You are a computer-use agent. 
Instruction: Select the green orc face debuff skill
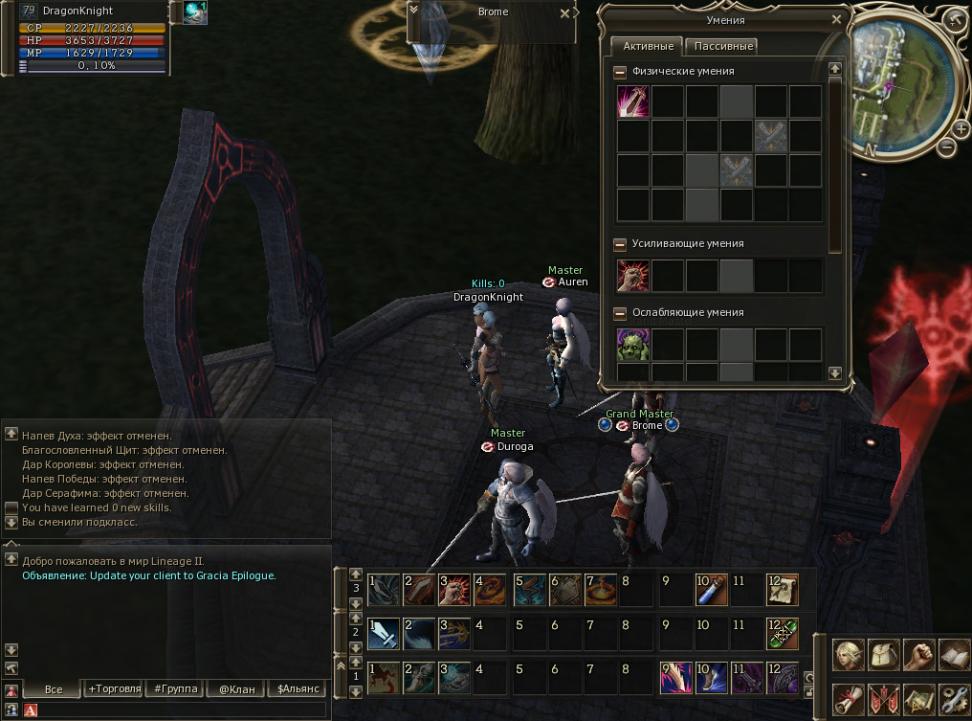tap(633, 345)
